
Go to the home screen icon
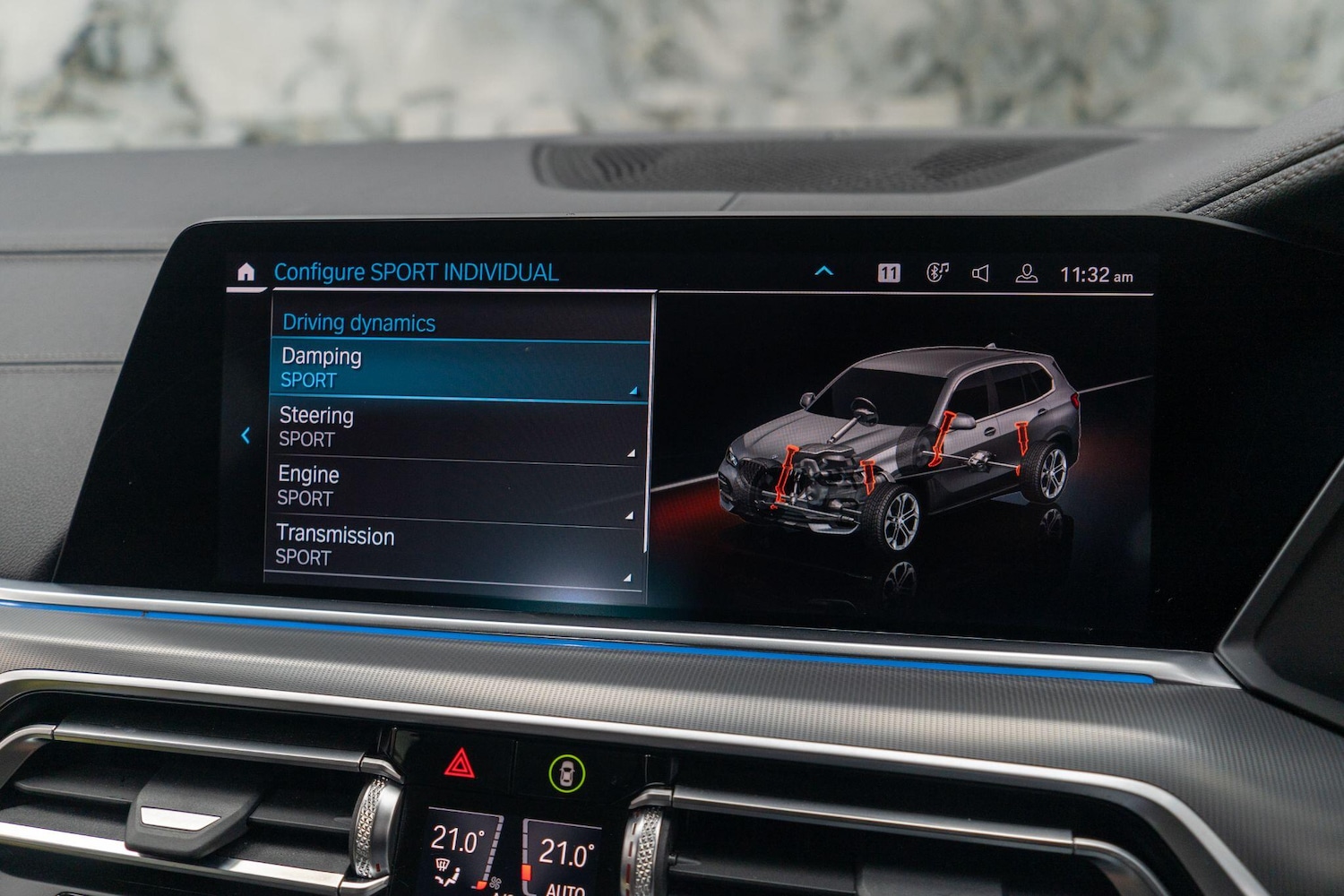coord(246,271)
